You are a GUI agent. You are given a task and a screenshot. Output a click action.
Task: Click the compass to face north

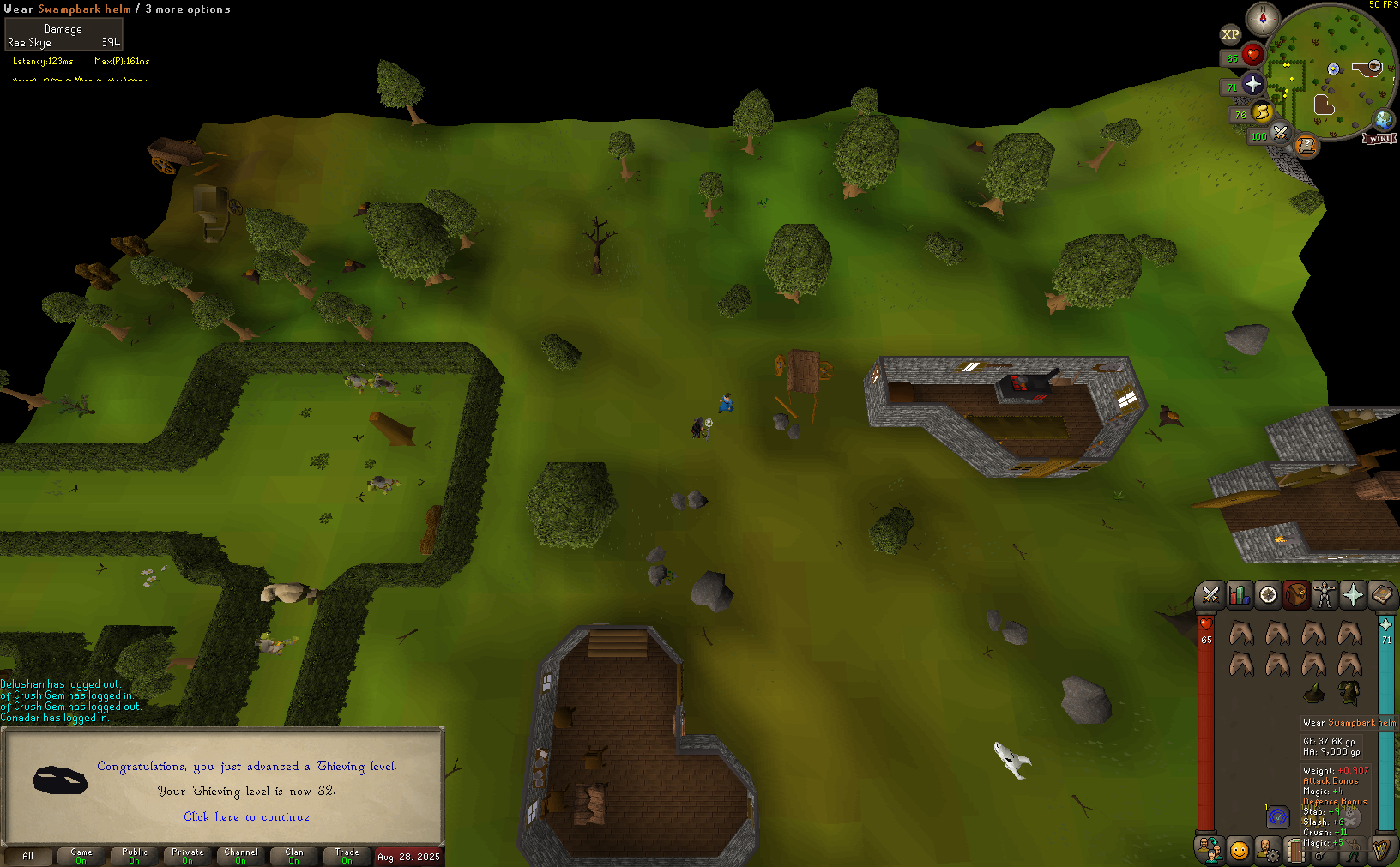coord(1262,18)
